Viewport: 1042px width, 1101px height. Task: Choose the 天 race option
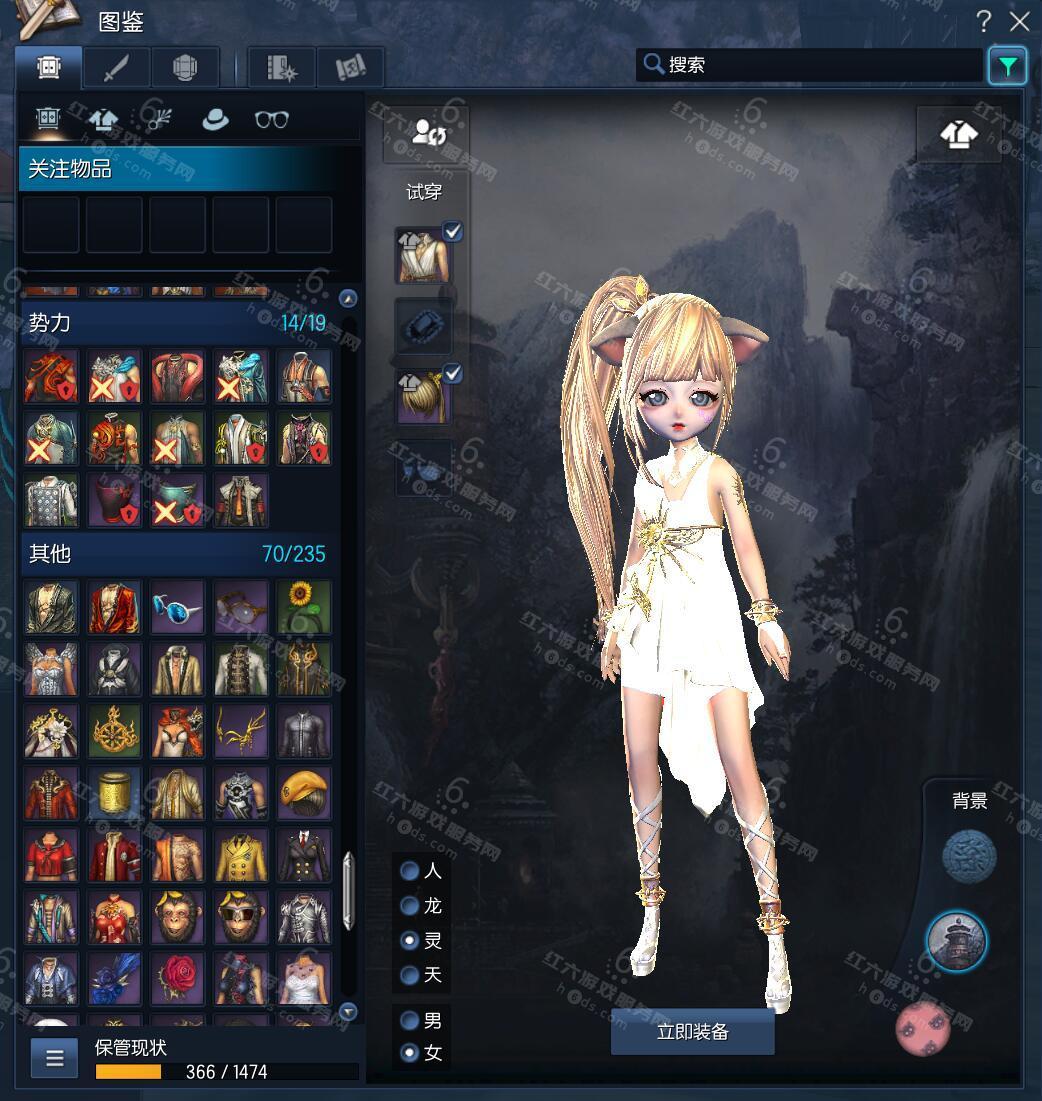[x=410, y=974]
